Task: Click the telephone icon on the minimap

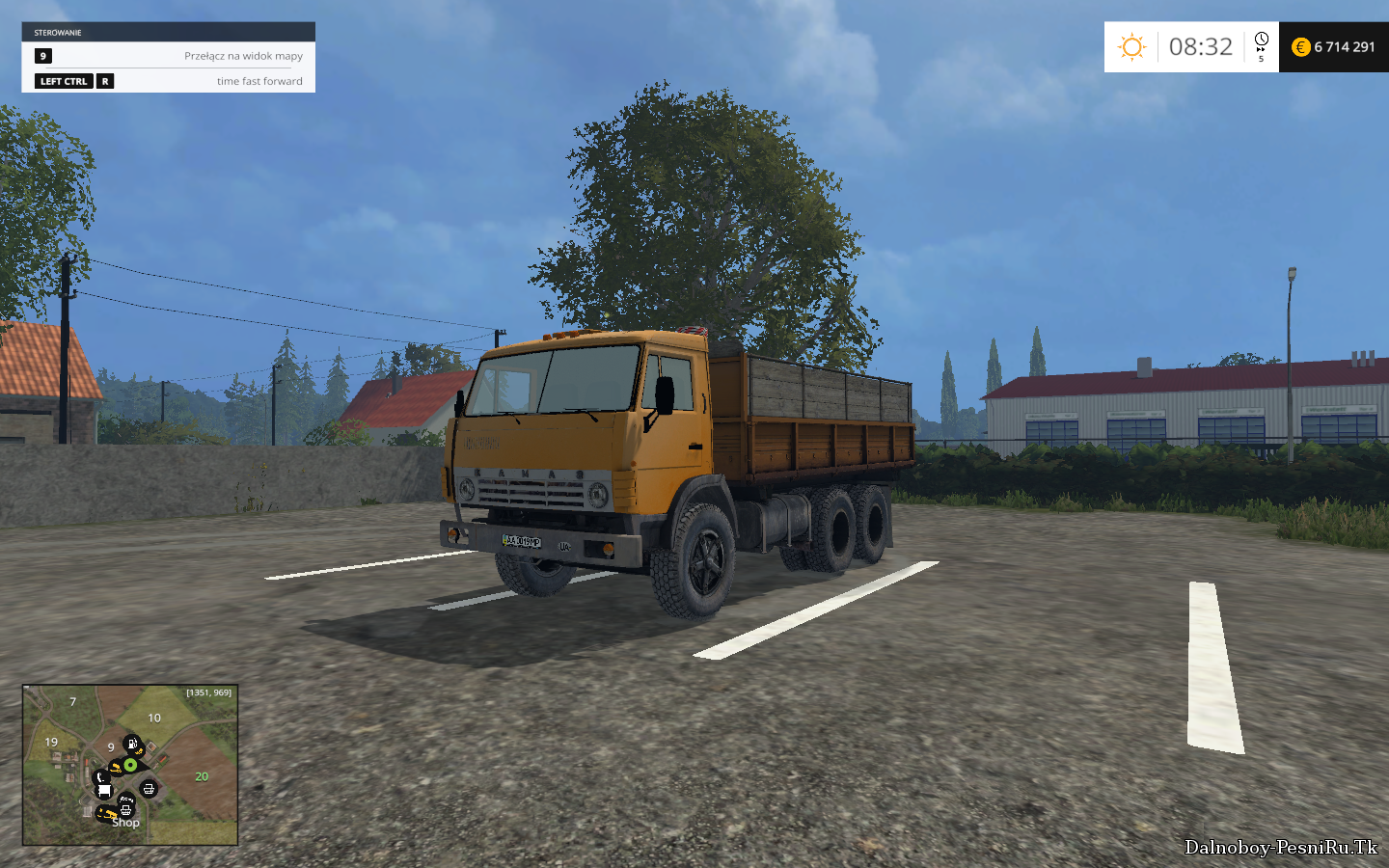Action: coord(100,777)
